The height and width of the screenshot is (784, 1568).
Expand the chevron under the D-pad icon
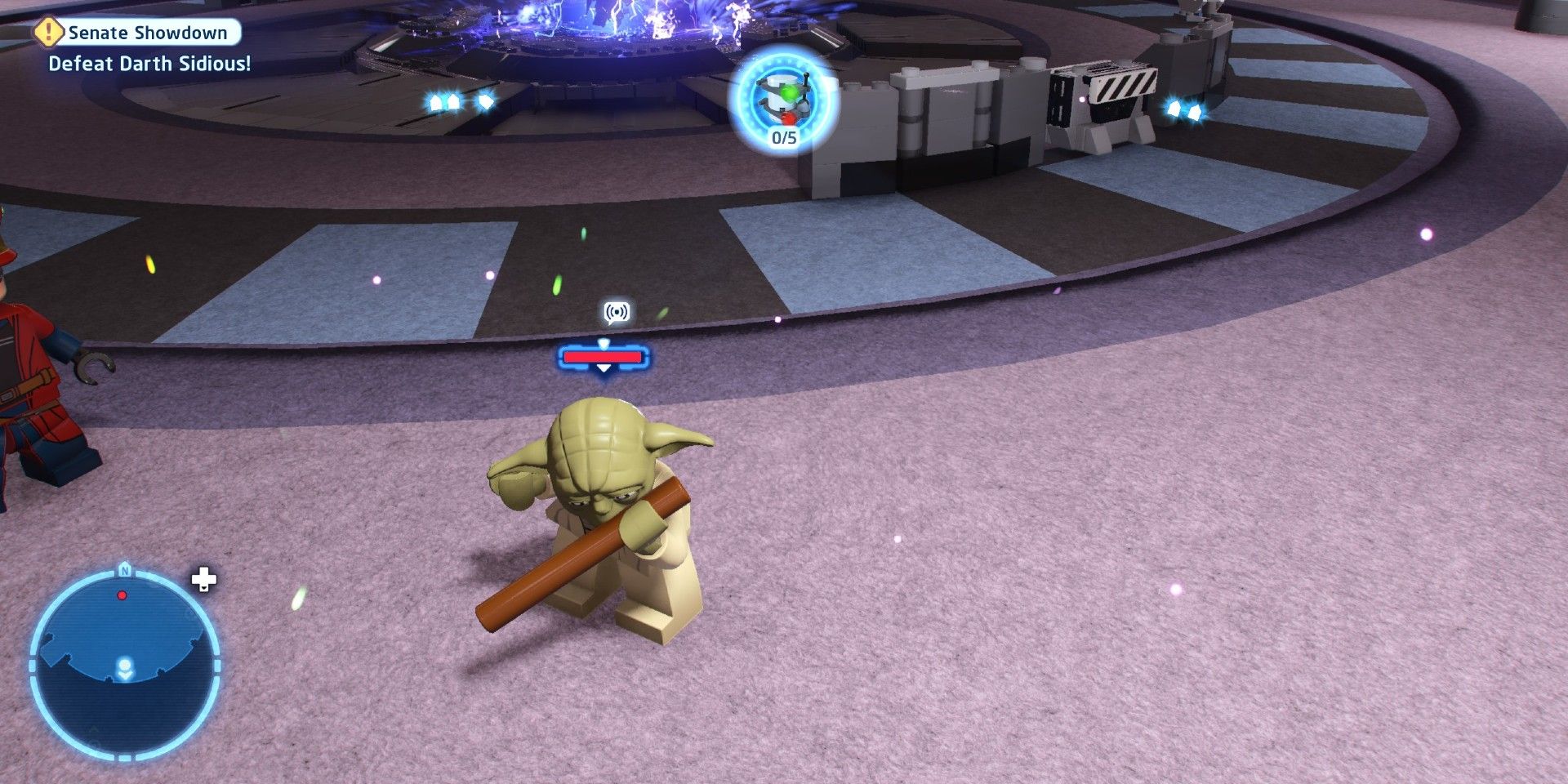pos(203,590)
